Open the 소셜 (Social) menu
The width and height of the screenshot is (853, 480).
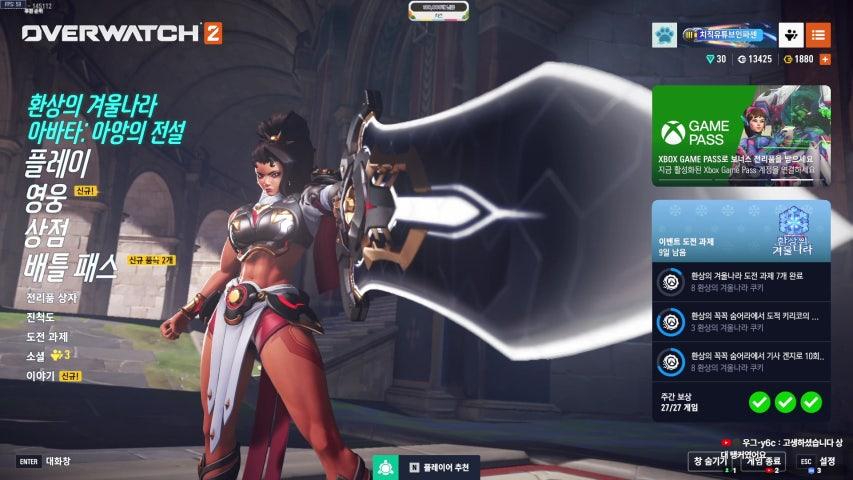click(37, 355)
